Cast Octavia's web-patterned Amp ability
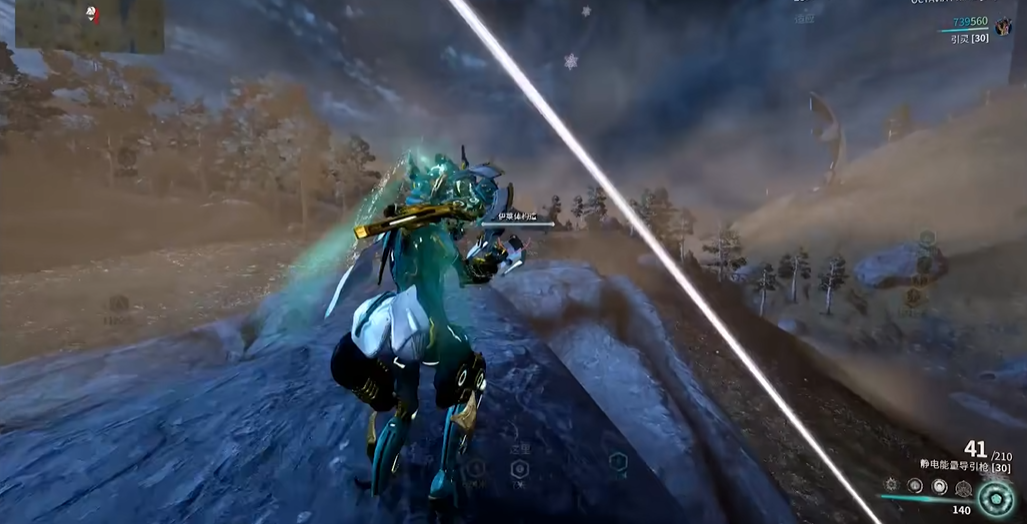This screenshot has width=1027, height=524. coord(963,488)
